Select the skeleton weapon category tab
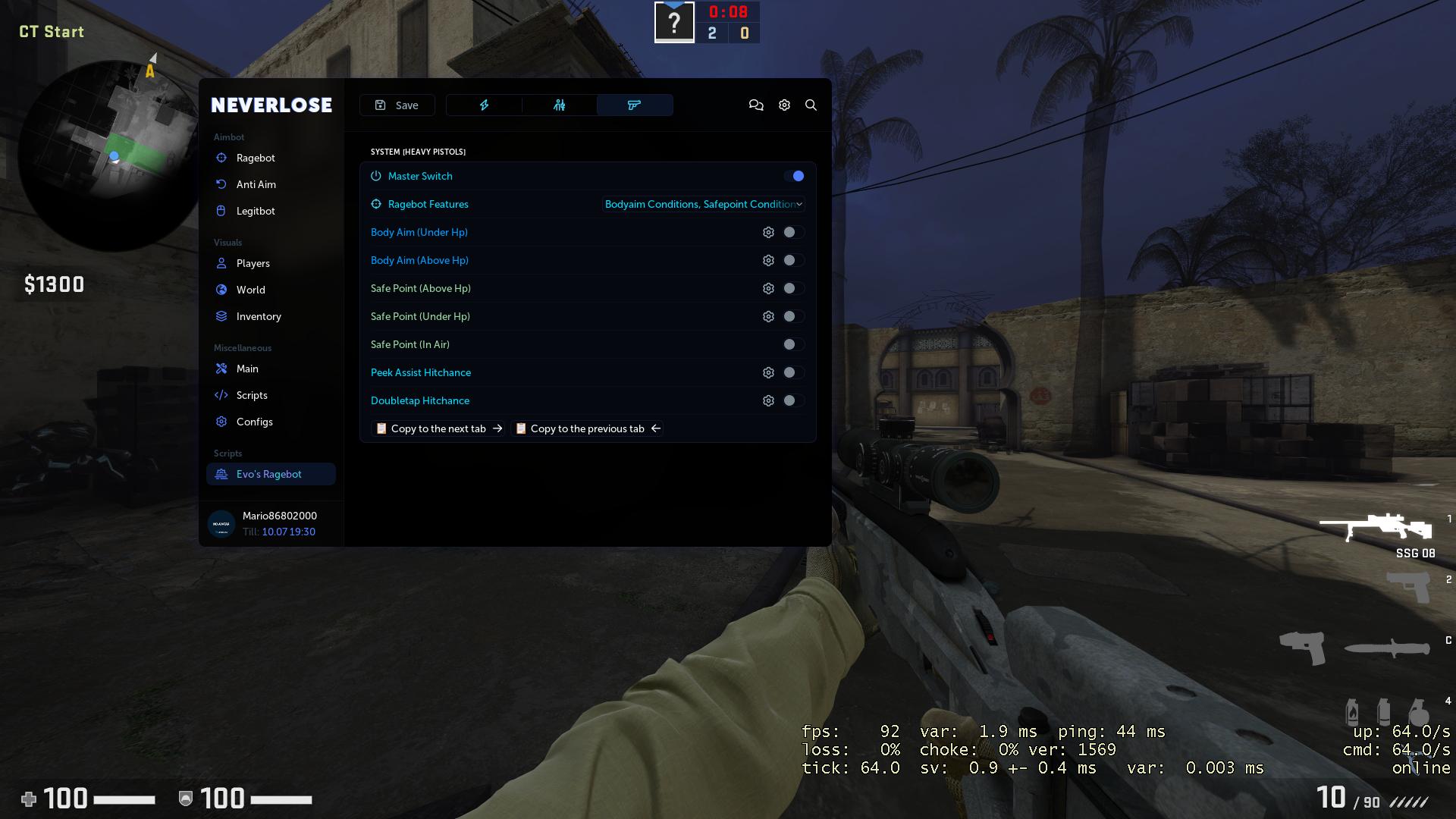This screenshot has width=1456, height=819. coord(559,105)
